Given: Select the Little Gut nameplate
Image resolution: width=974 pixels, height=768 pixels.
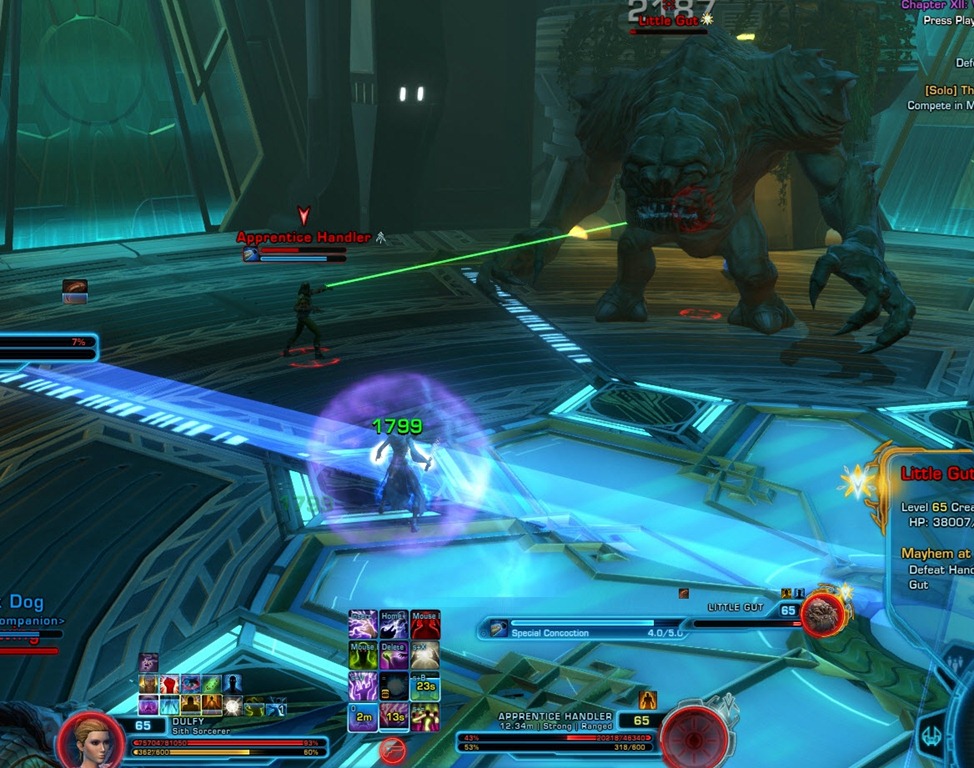Looking at the screenshot, I should coord(670,20).
